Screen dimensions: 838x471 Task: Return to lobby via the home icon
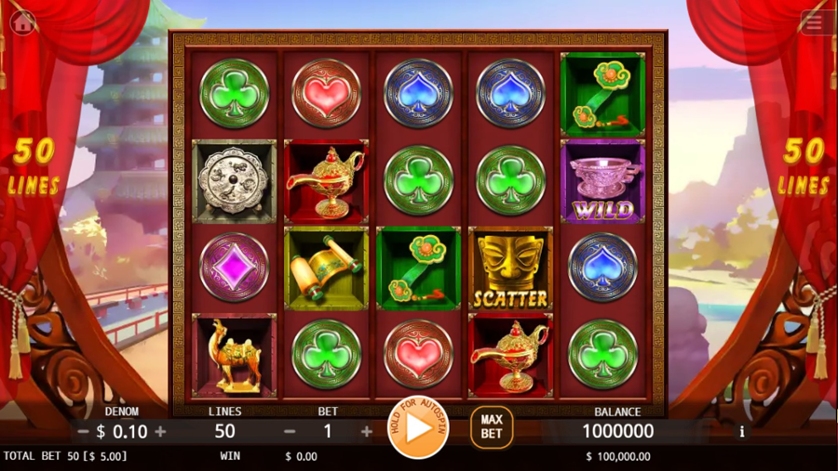coord(22,22)
